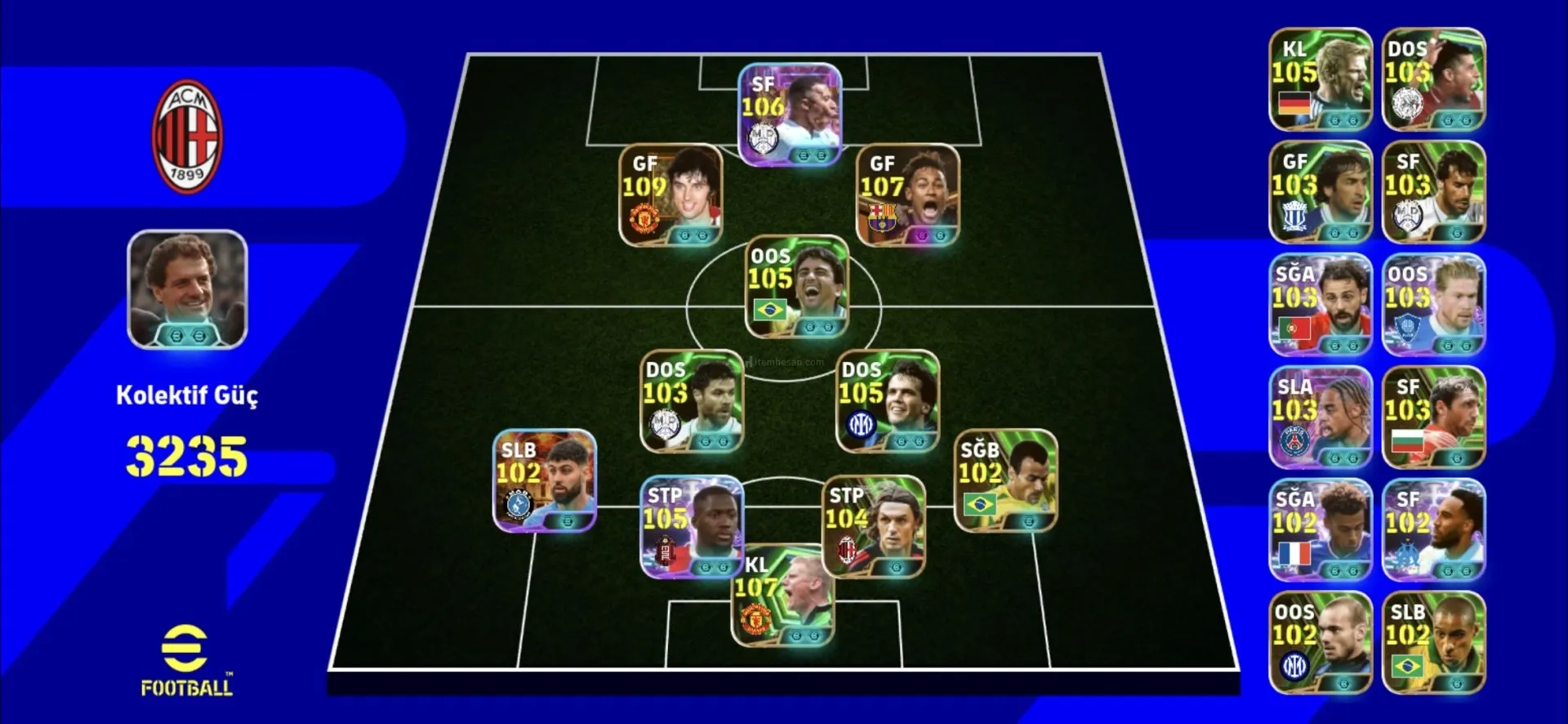Select the OOS 102 Inter substitute card

pyautogui.click(x=1320, y=643)
